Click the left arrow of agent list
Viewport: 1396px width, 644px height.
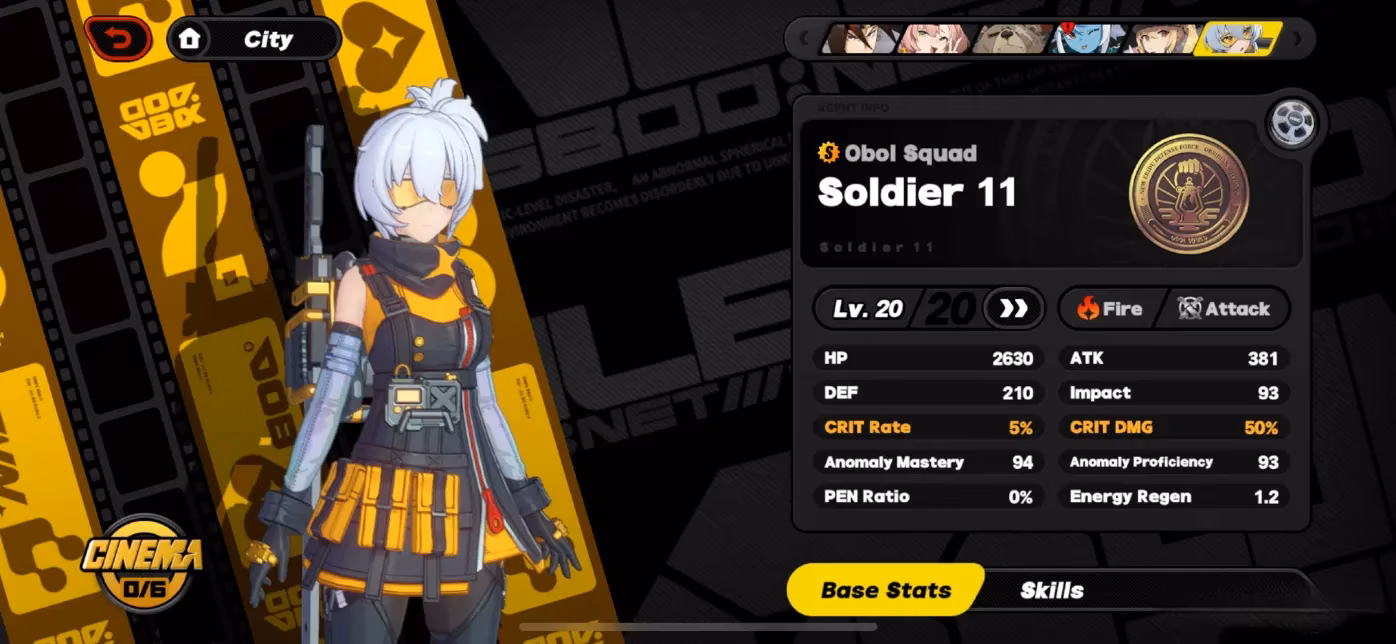click(803, 39)
